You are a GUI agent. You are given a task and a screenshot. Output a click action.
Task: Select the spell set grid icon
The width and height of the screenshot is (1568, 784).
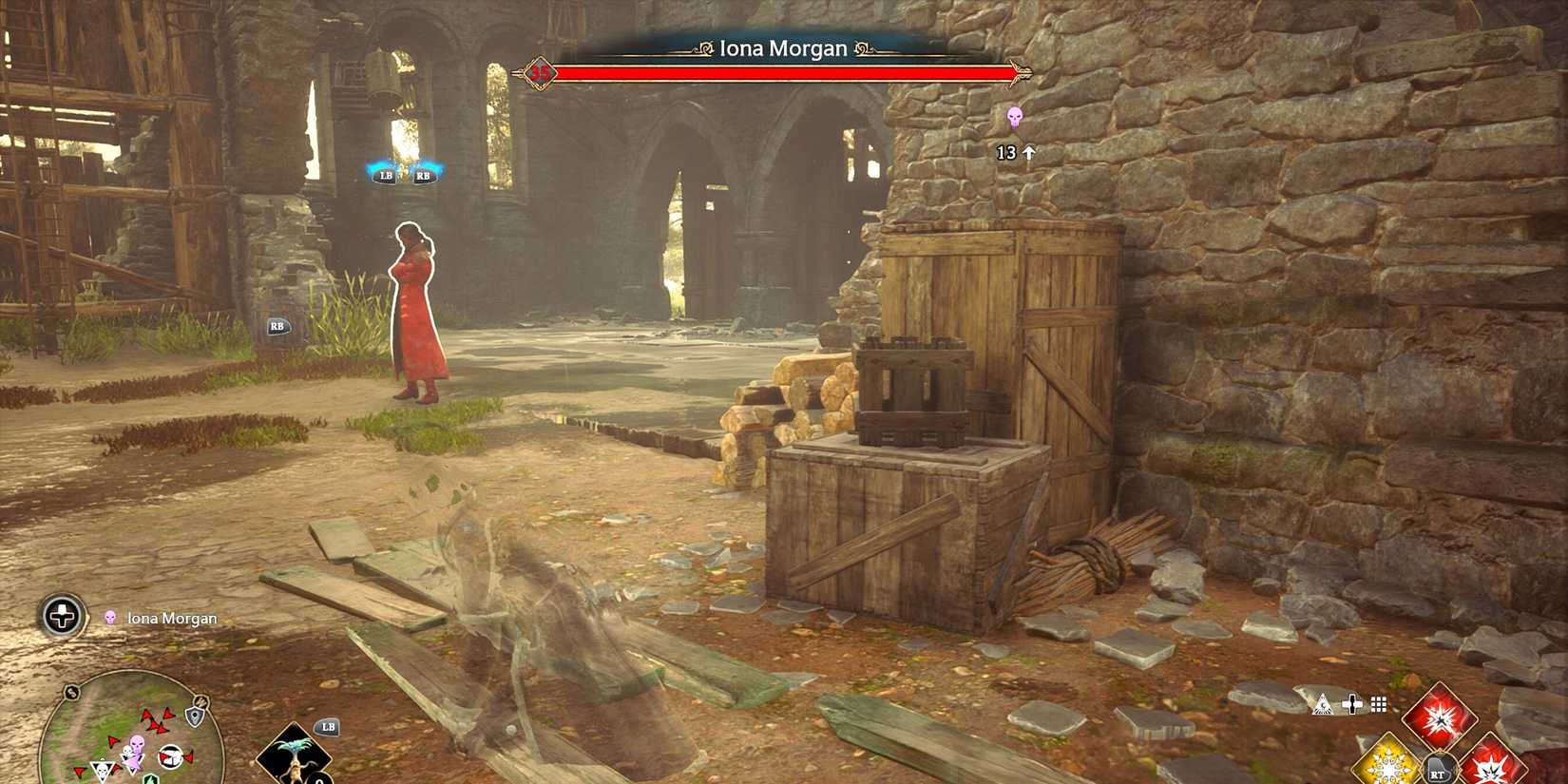[1377, 705]
